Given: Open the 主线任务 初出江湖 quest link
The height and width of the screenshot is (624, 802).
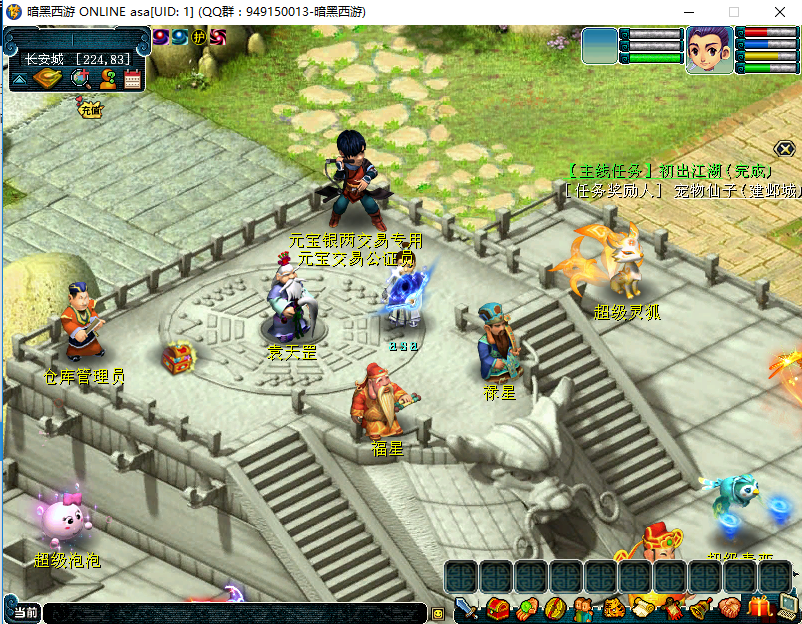Looking at the screenshot, I should pos(668,171).
